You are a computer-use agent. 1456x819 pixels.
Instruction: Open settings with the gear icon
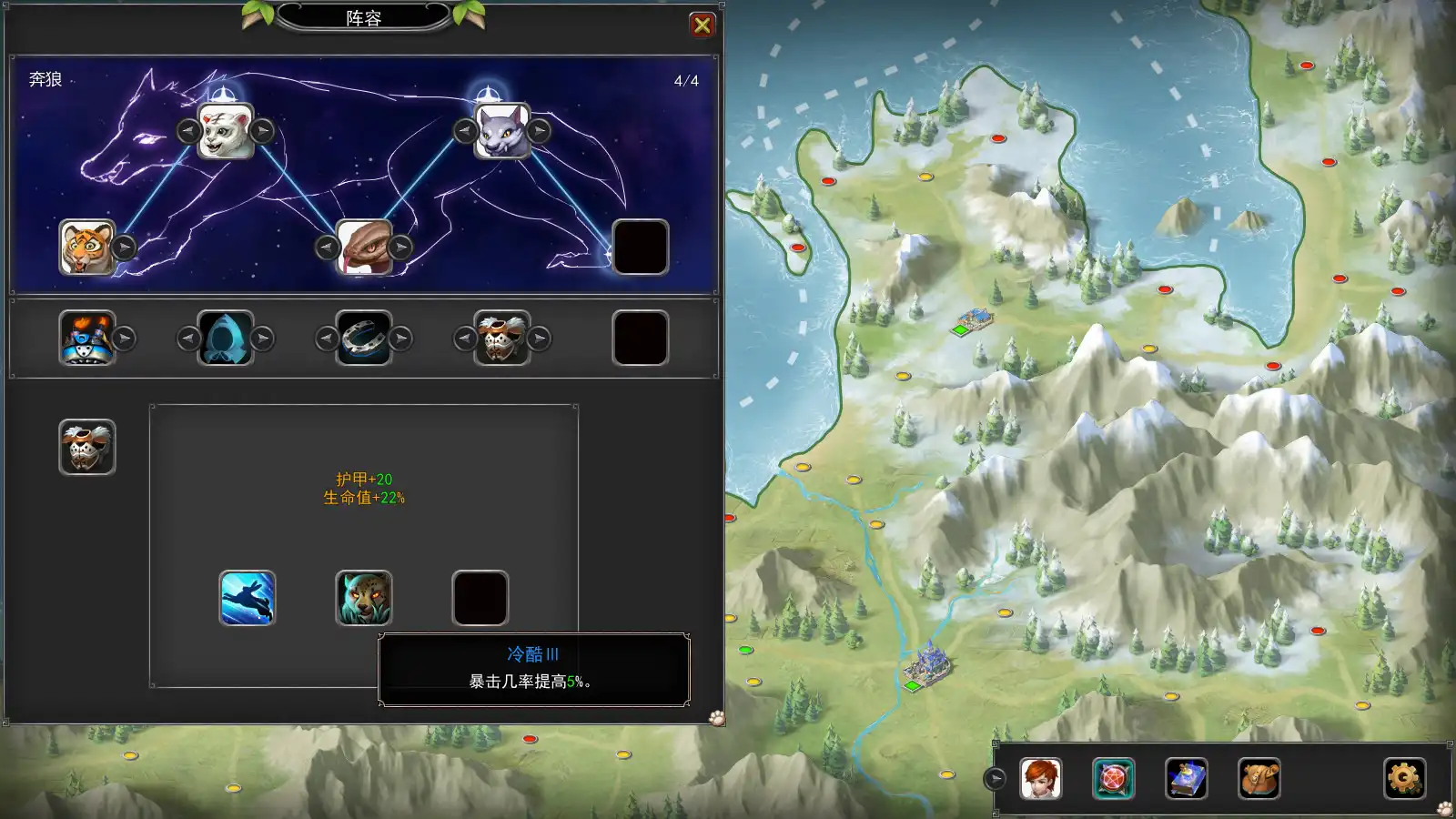coord(1404,779)
